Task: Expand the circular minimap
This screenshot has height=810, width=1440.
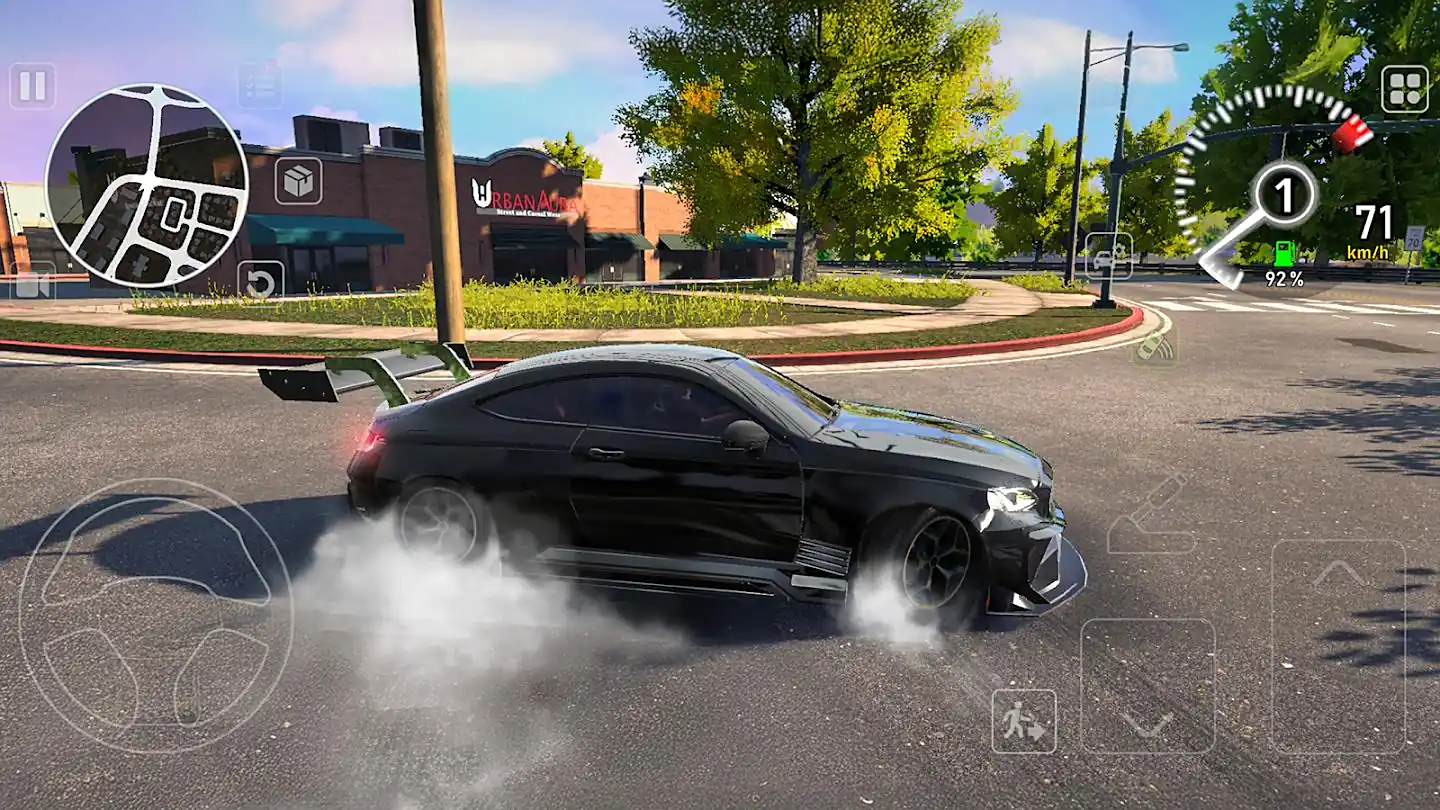Action: (x=148, y=185)
